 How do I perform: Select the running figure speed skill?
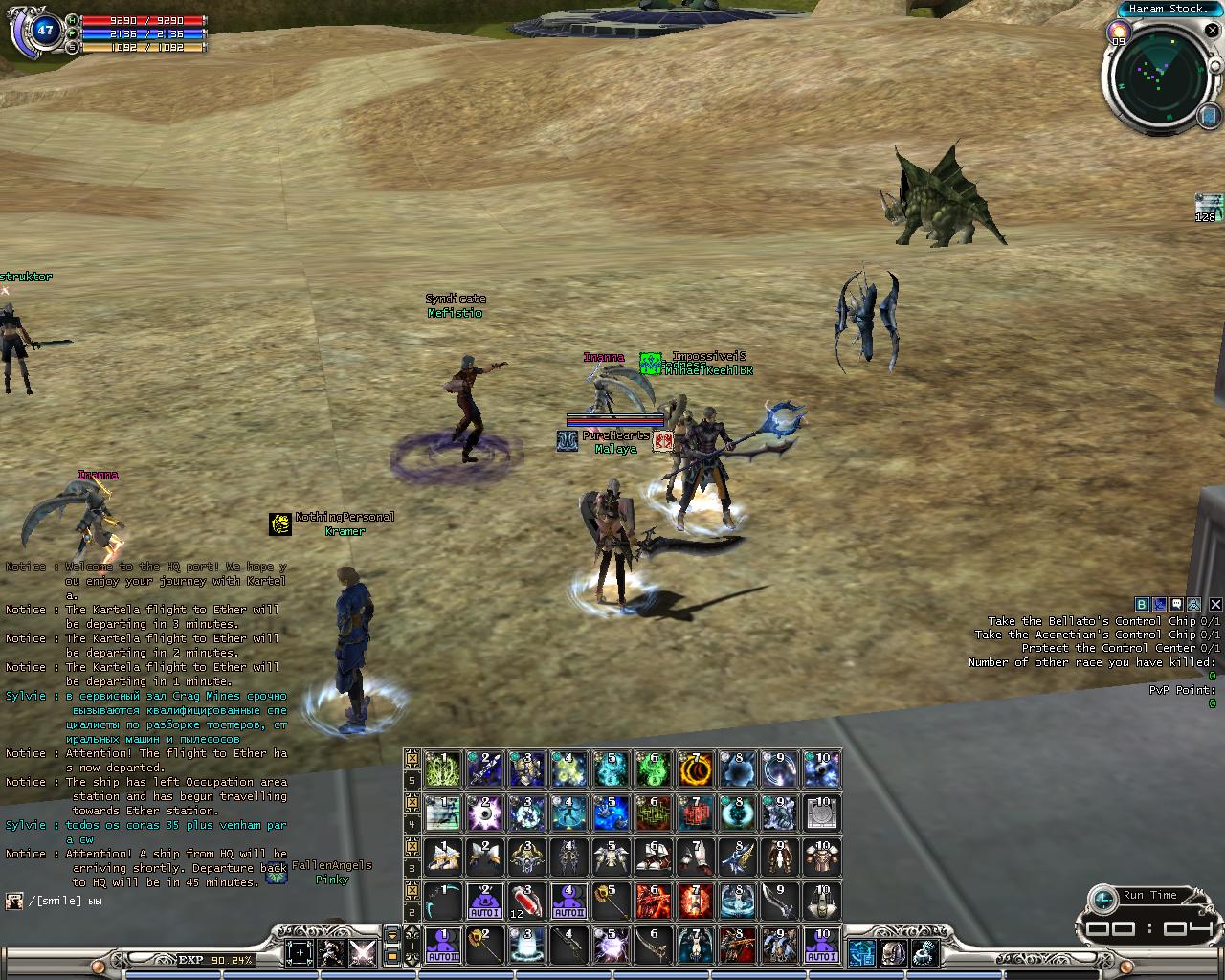443,813
